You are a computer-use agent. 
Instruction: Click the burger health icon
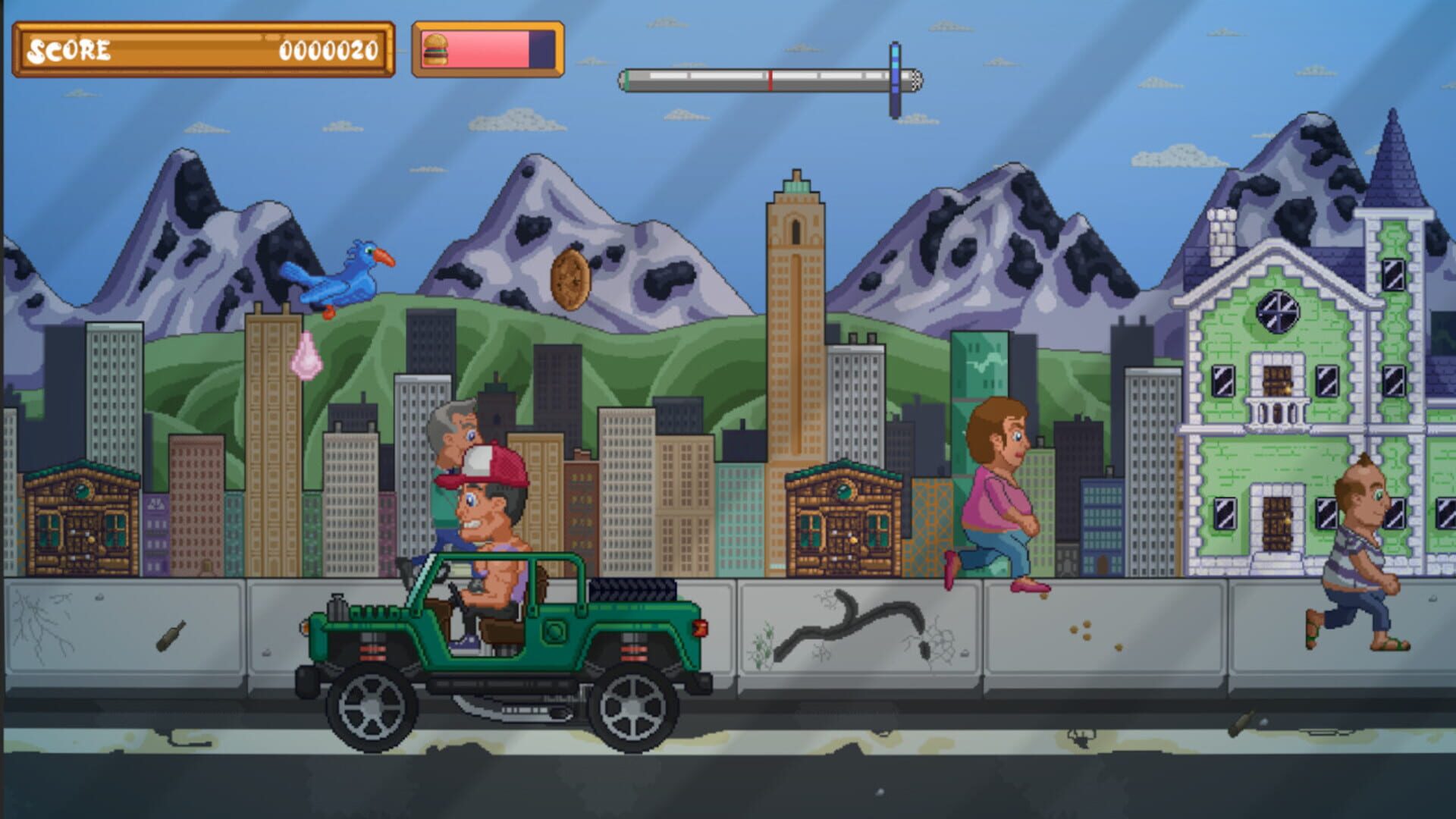436,47
